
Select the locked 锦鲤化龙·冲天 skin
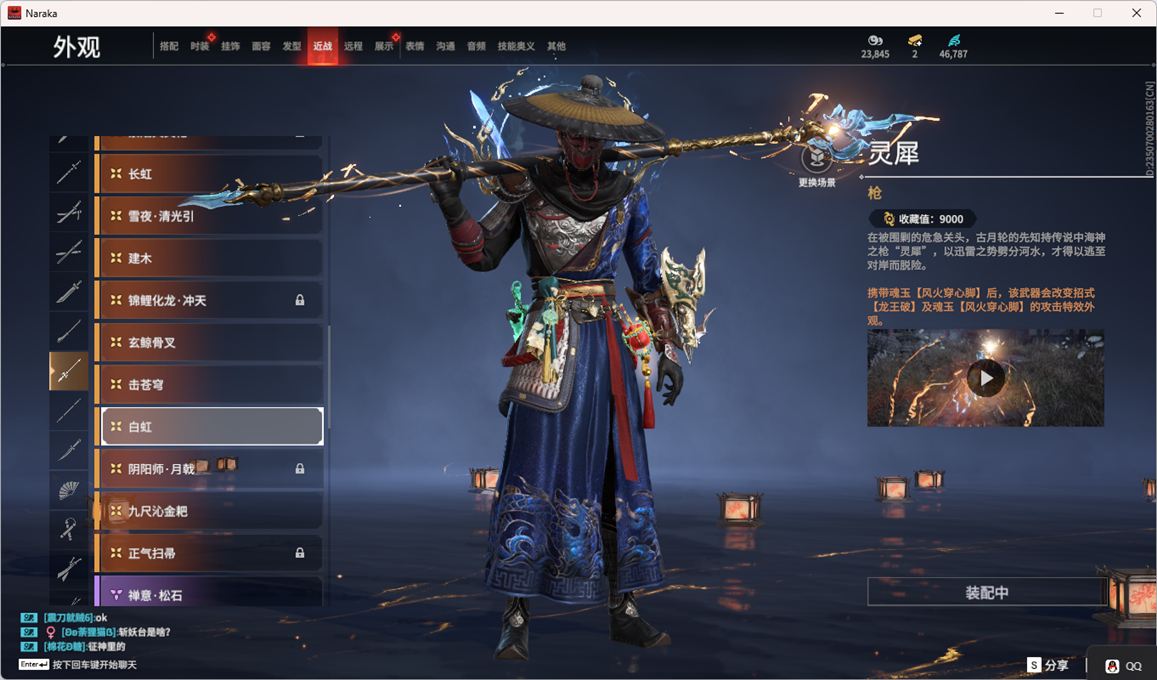click(209, 300)
